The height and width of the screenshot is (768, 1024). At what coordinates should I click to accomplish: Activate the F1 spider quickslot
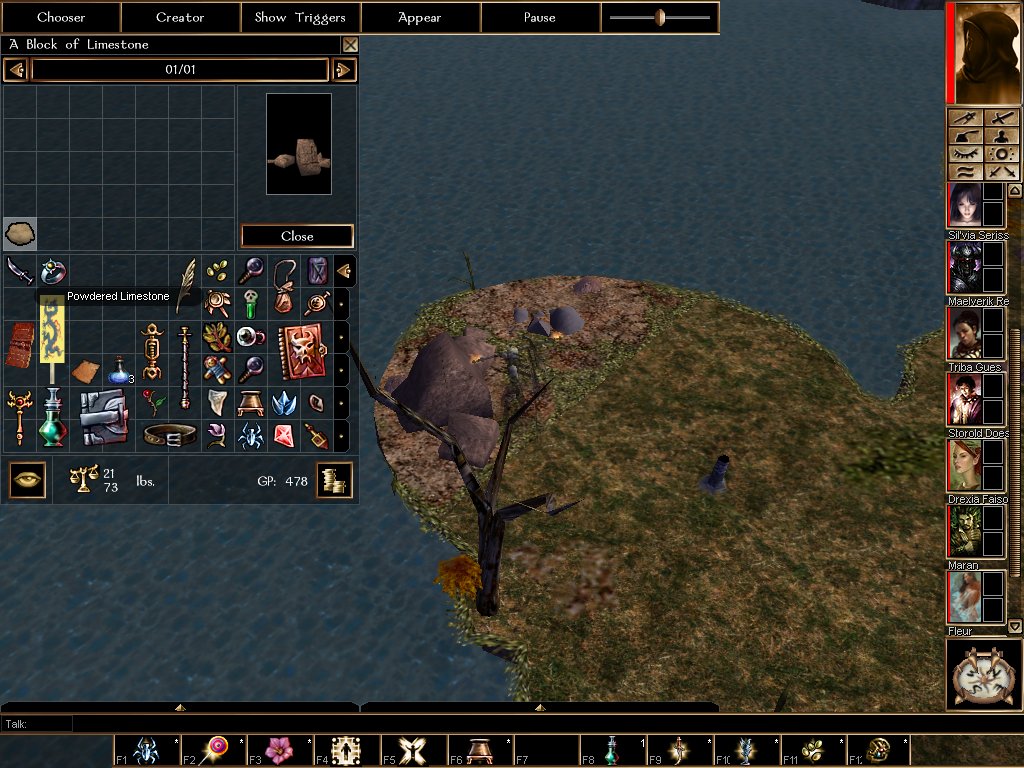pos(146,750)
